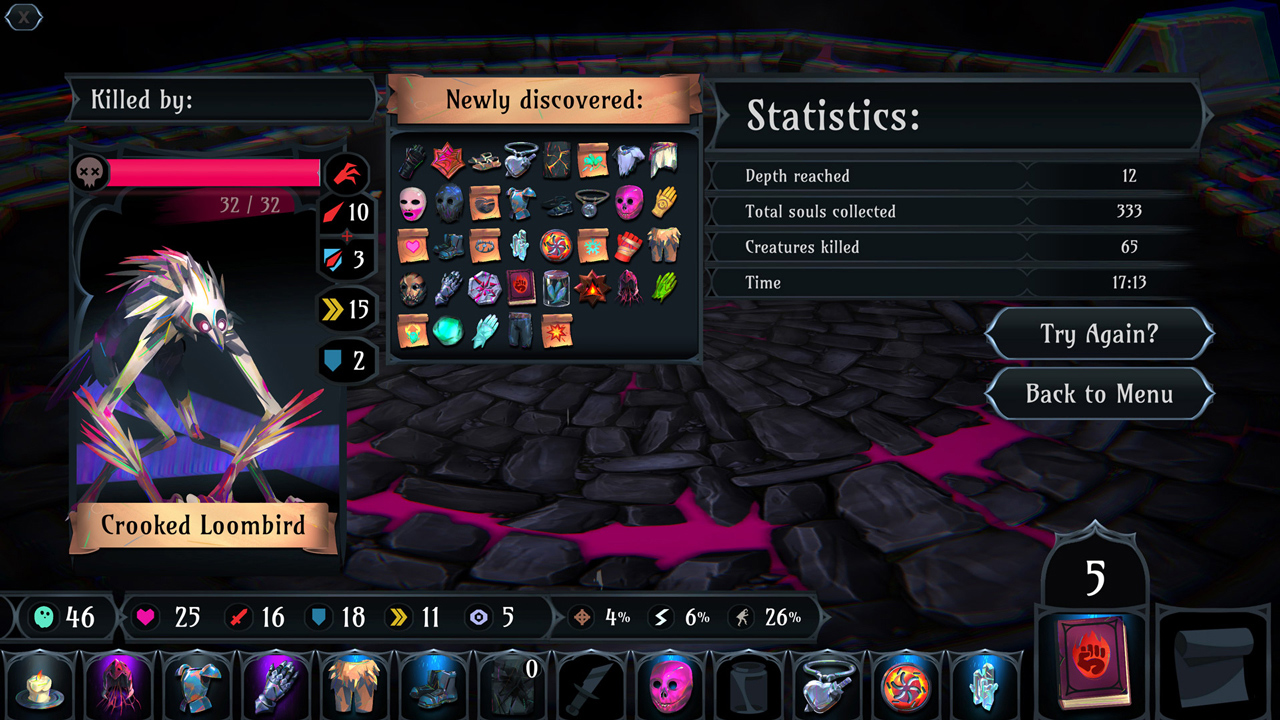Select the candle item in the hotbar
This screenshot has height=720, width=1280.
[40, 686]
